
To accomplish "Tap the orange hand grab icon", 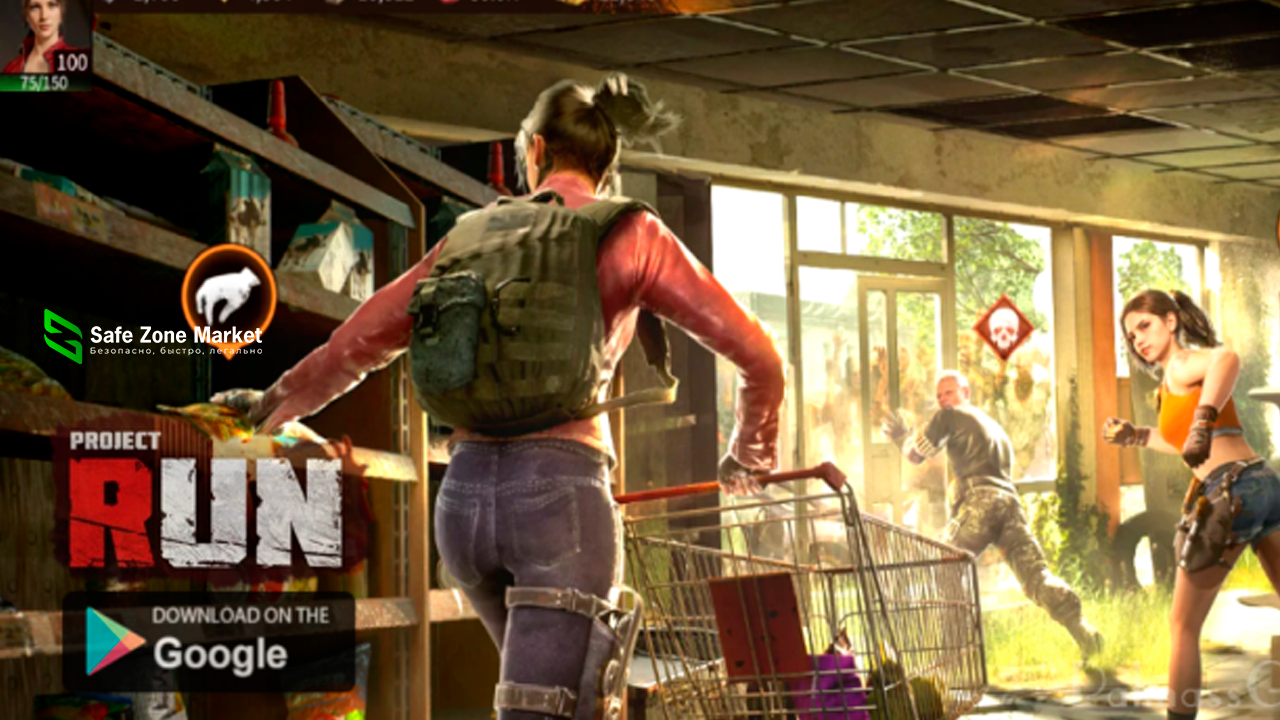I will (x=229, y=293).
